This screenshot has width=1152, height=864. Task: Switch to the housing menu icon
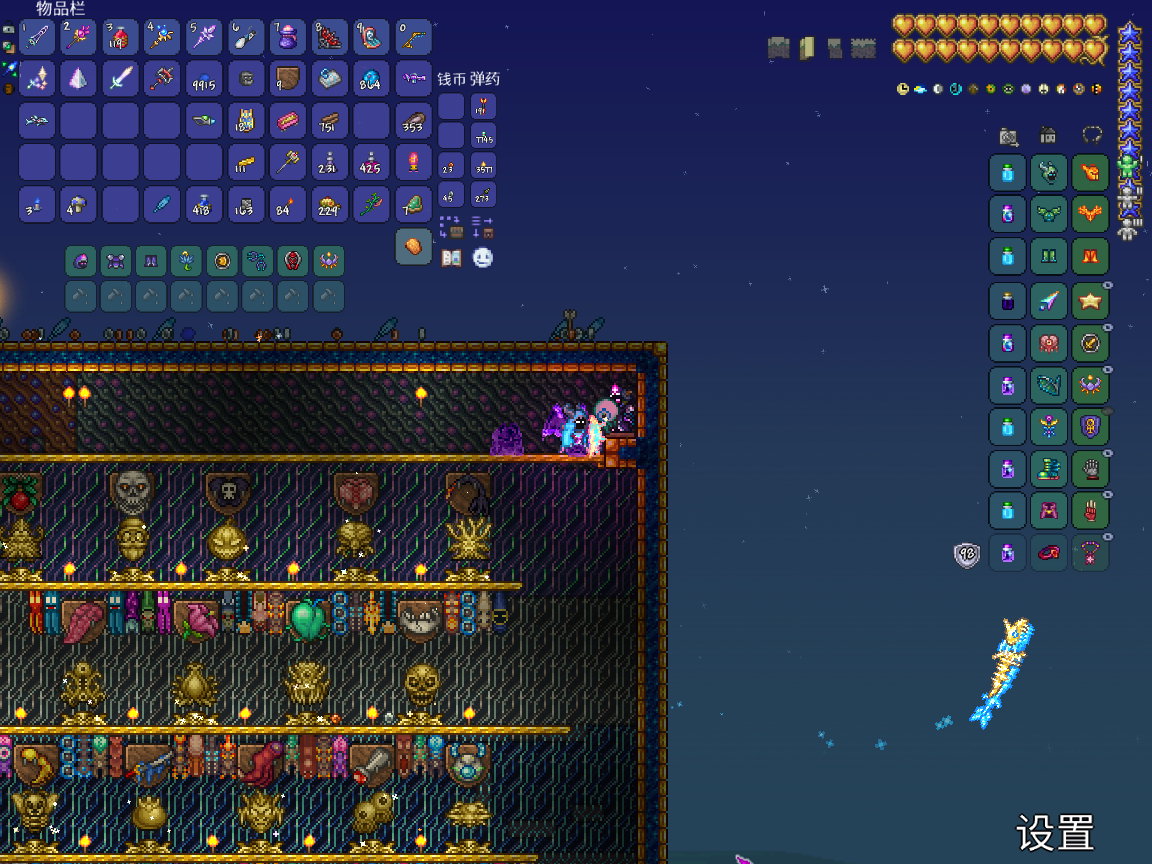[x=1048, y=135]
